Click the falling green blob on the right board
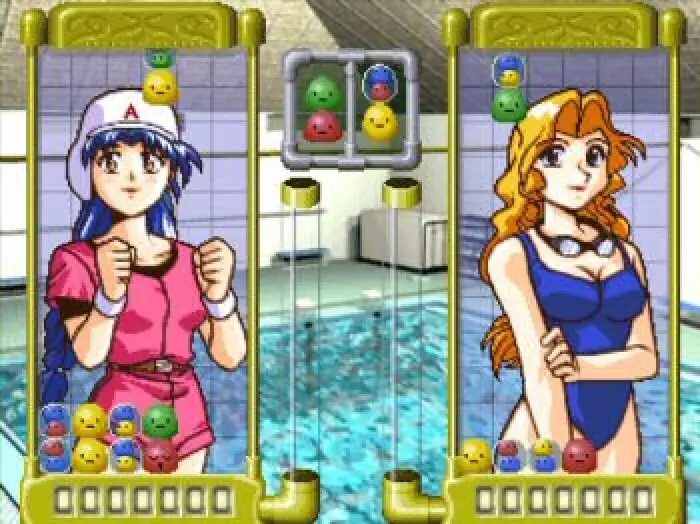Image resolution: width=700 pixels, height=524 pixels. coord(510,103)
